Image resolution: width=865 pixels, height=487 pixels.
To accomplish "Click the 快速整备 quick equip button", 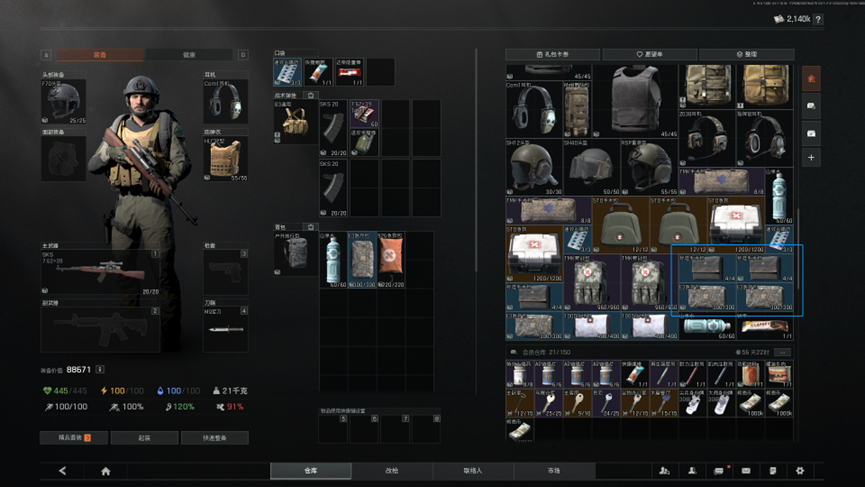I will pos(214,438).
